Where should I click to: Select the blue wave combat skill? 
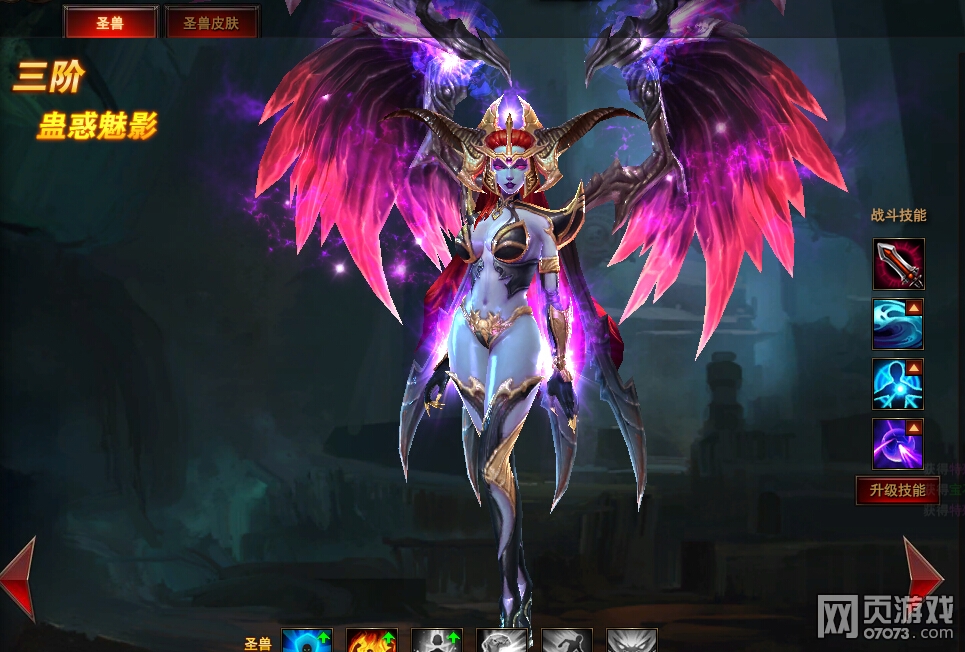(898, 324)
